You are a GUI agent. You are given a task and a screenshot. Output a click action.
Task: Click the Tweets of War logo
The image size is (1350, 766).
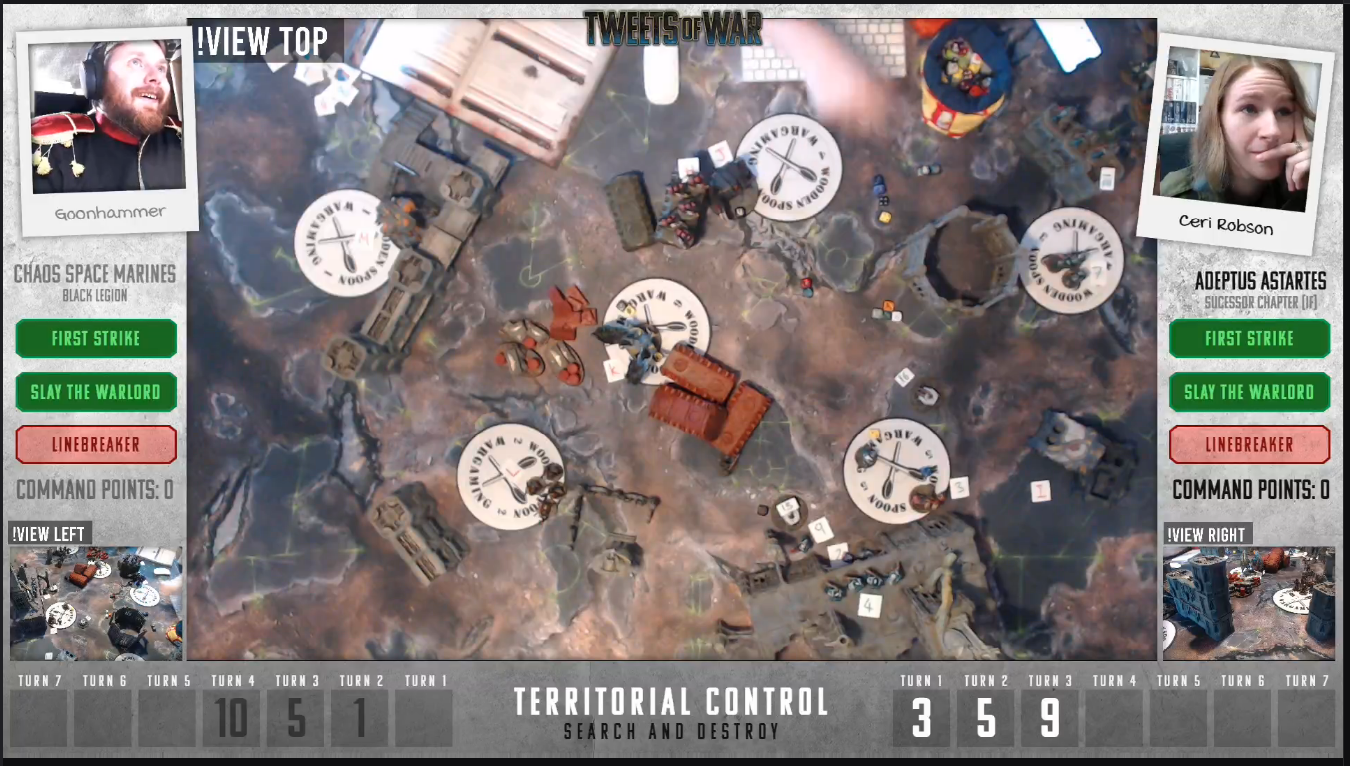pos(672,28)
